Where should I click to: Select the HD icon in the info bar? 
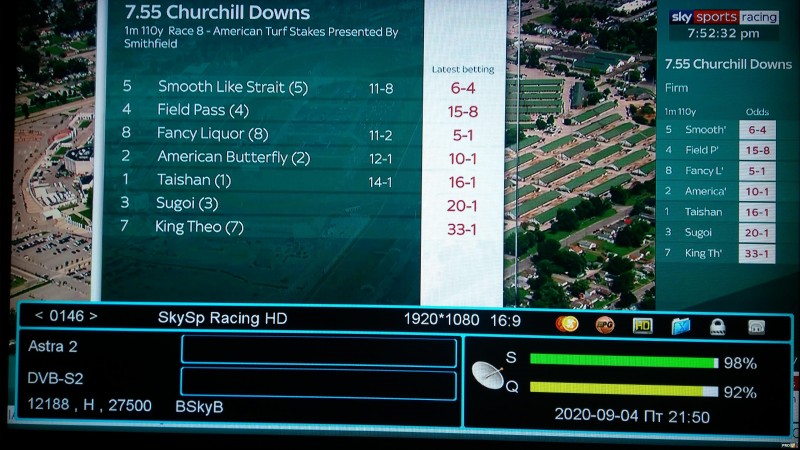coord(642,325)
